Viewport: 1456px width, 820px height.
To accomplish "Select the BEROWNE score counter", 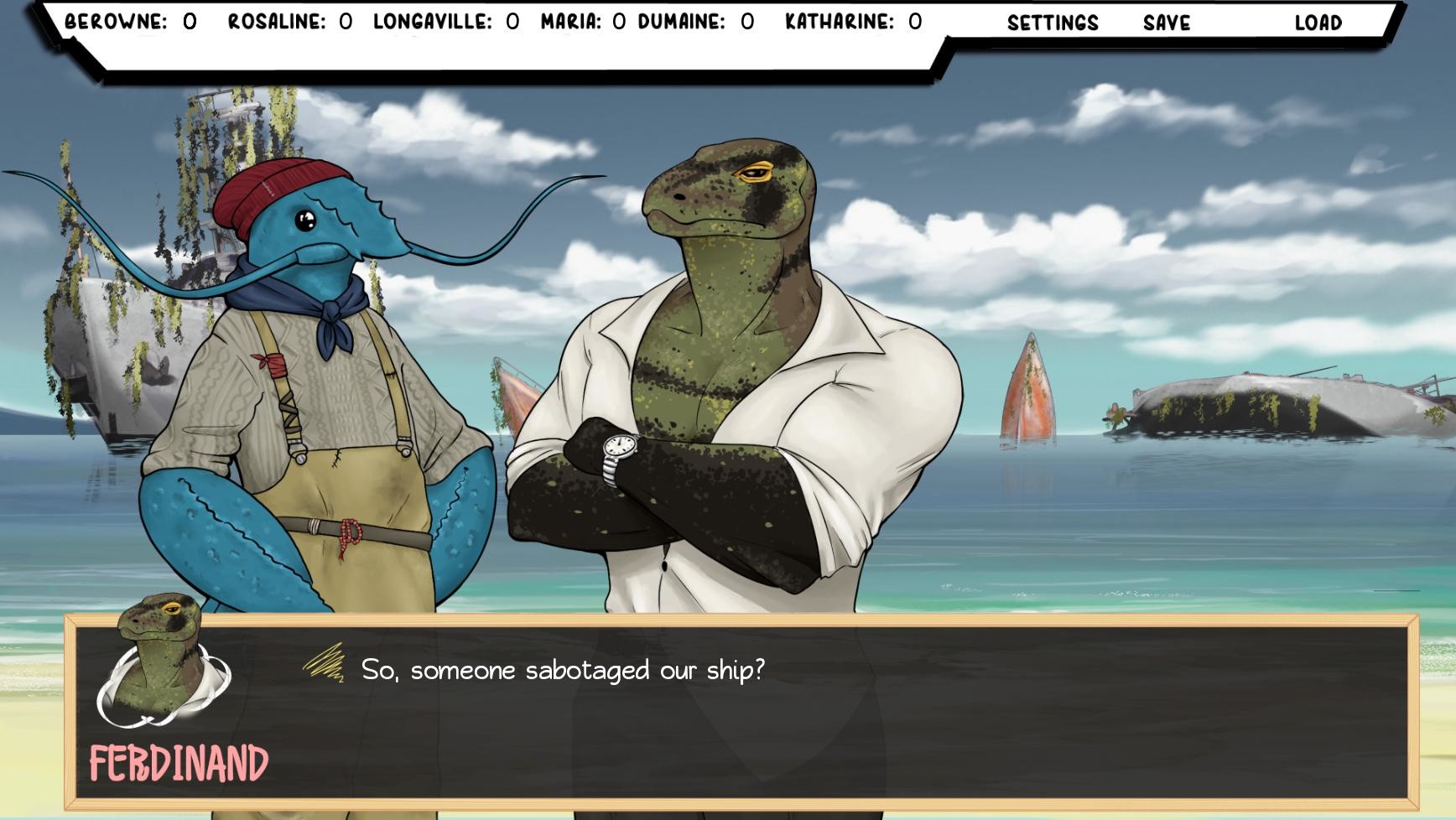I will pos(126,23).
